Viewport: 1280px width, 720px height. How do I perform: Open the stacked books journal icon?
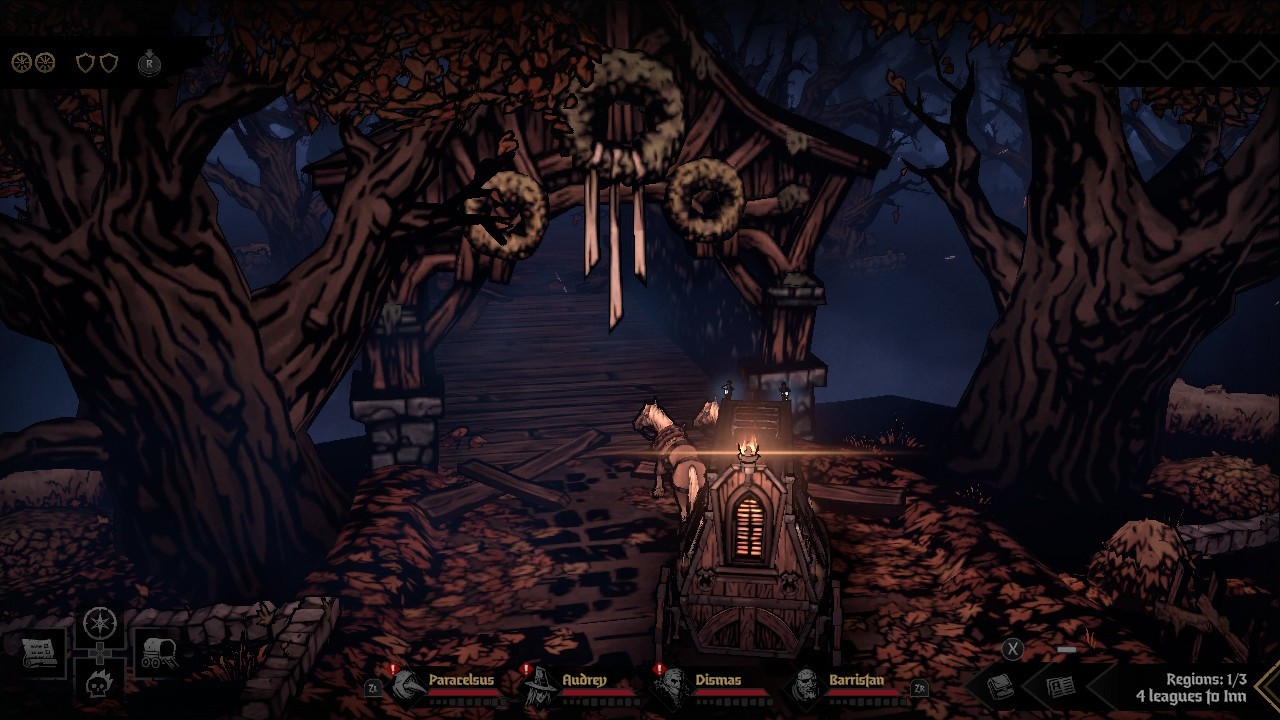tap(1000, 686)
